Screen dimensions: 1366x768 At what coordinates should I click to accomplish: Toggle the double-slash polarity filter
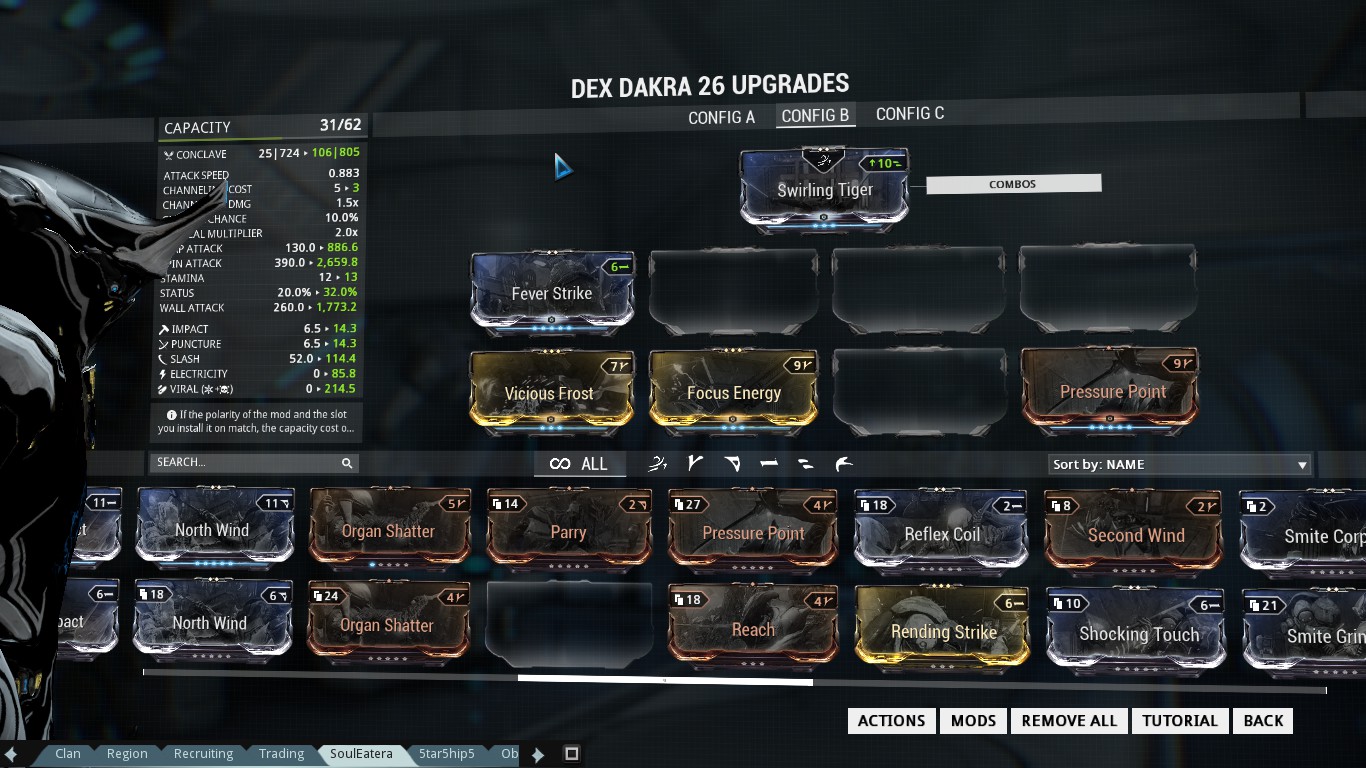click(805, 463)
